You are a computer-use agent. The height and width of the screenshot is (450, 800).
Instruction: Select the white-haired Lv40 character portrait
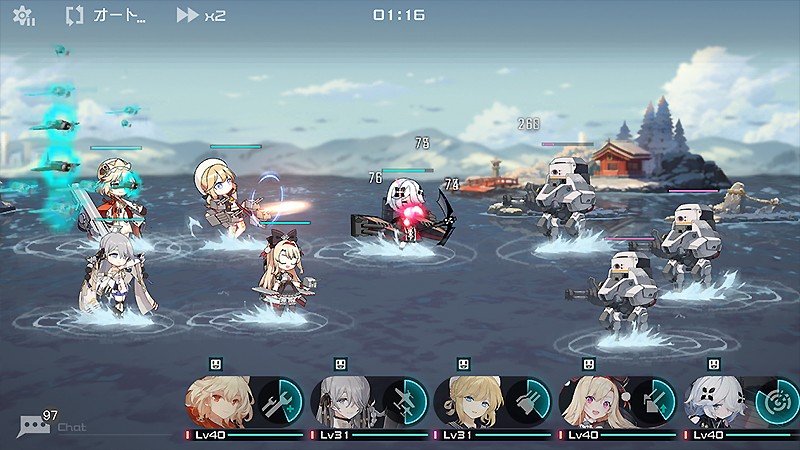[717, 402]
